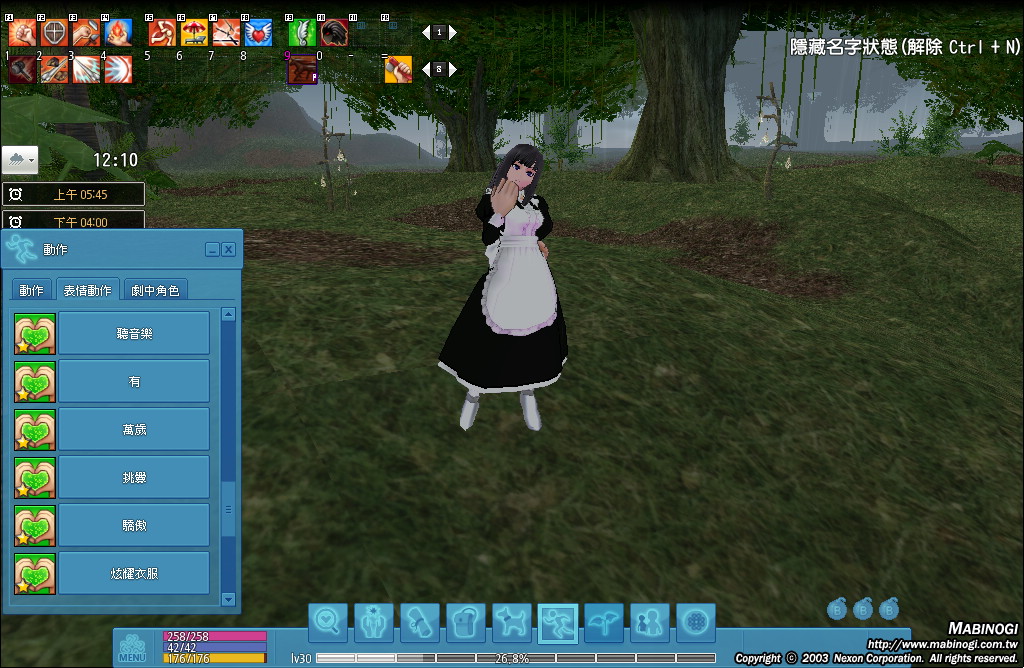1024x668 pixels.
Task: Use the beach umbrella rest skill
Action: click(194, 33)
